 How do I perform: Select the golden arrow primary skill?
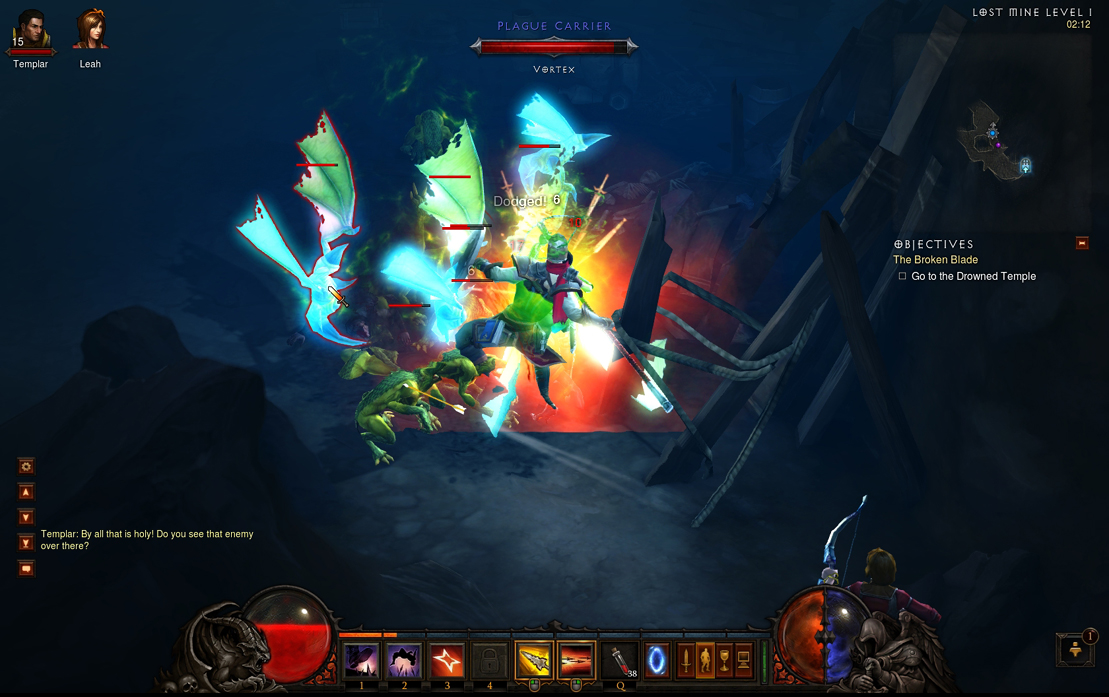pos(534,661)
